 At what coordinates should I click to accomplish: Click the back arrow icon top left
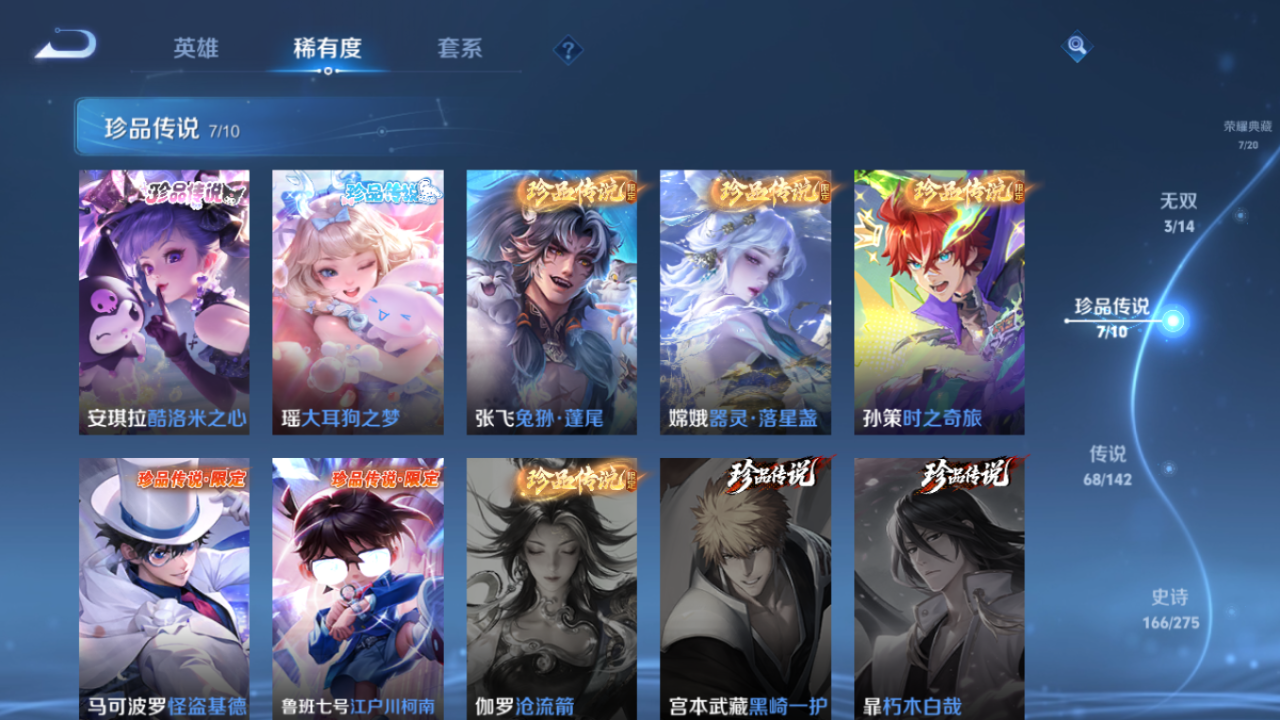[x=60, y=45]
